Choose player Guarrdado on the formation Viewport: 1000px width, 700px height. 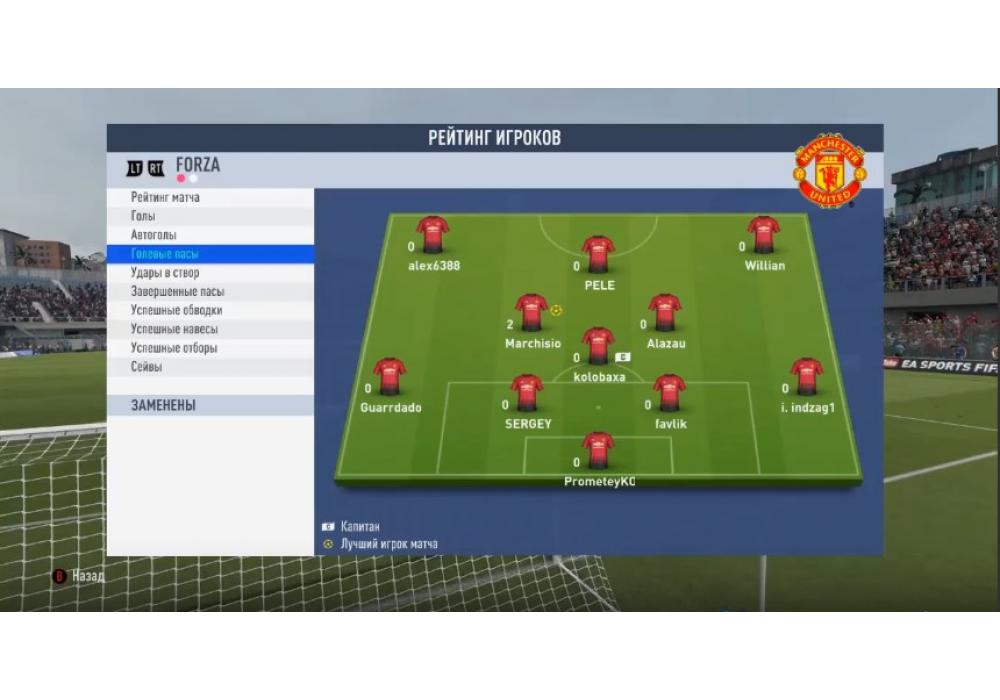(390, 377)
